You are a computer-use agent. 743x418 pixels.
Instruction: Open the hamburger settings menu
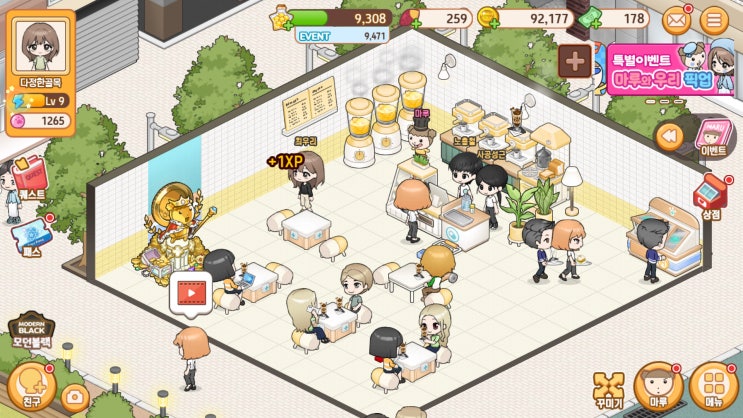click(714, 19)
